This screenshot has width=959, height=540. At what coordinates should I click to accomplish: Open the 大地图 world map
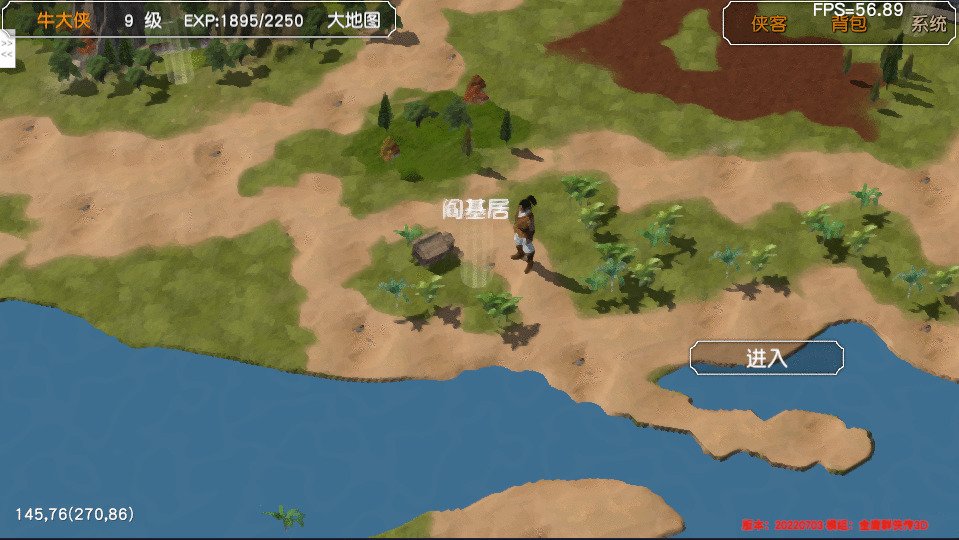pyautogui.click(x=354, y=21)
